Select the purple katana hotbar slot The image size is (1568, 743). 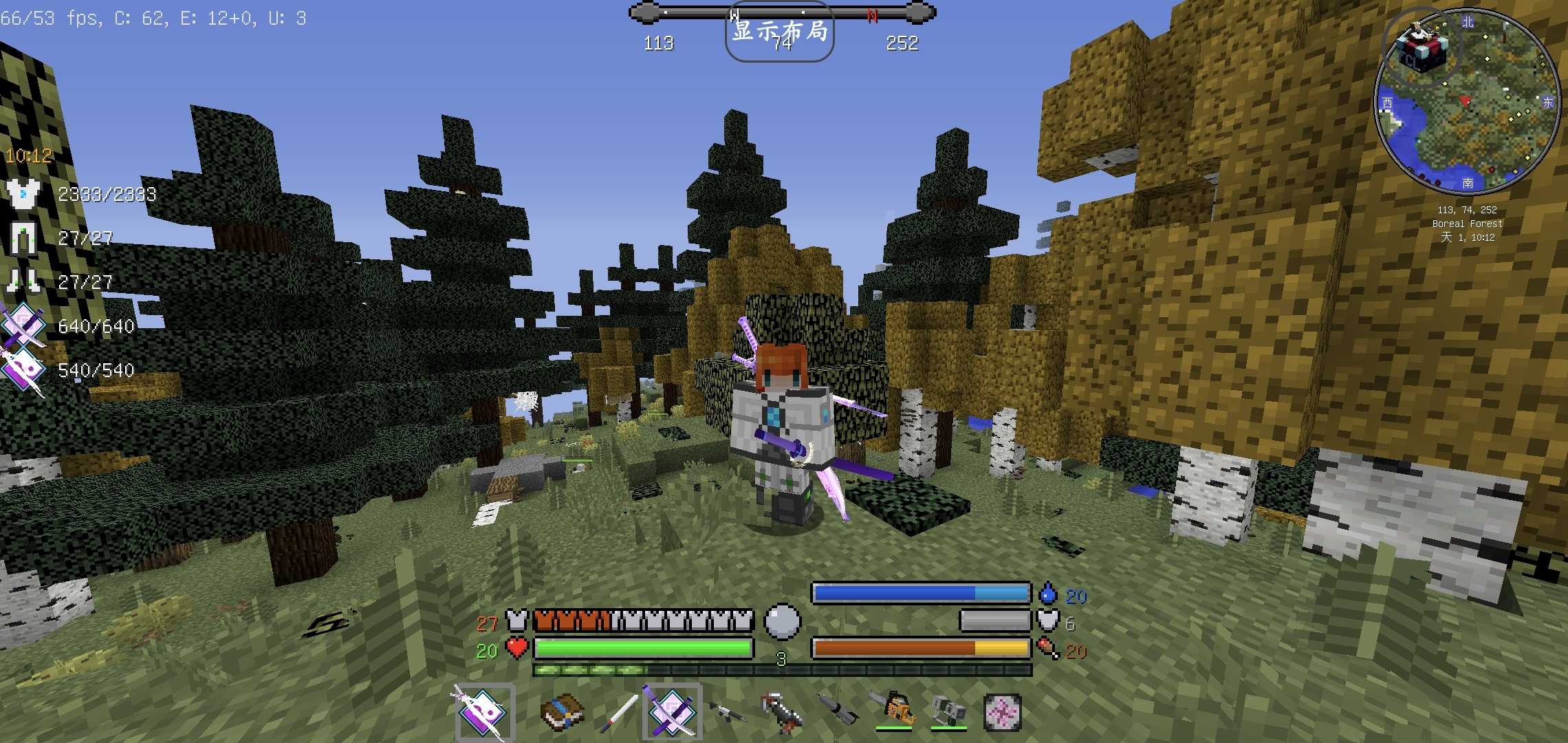pos(672,712)
